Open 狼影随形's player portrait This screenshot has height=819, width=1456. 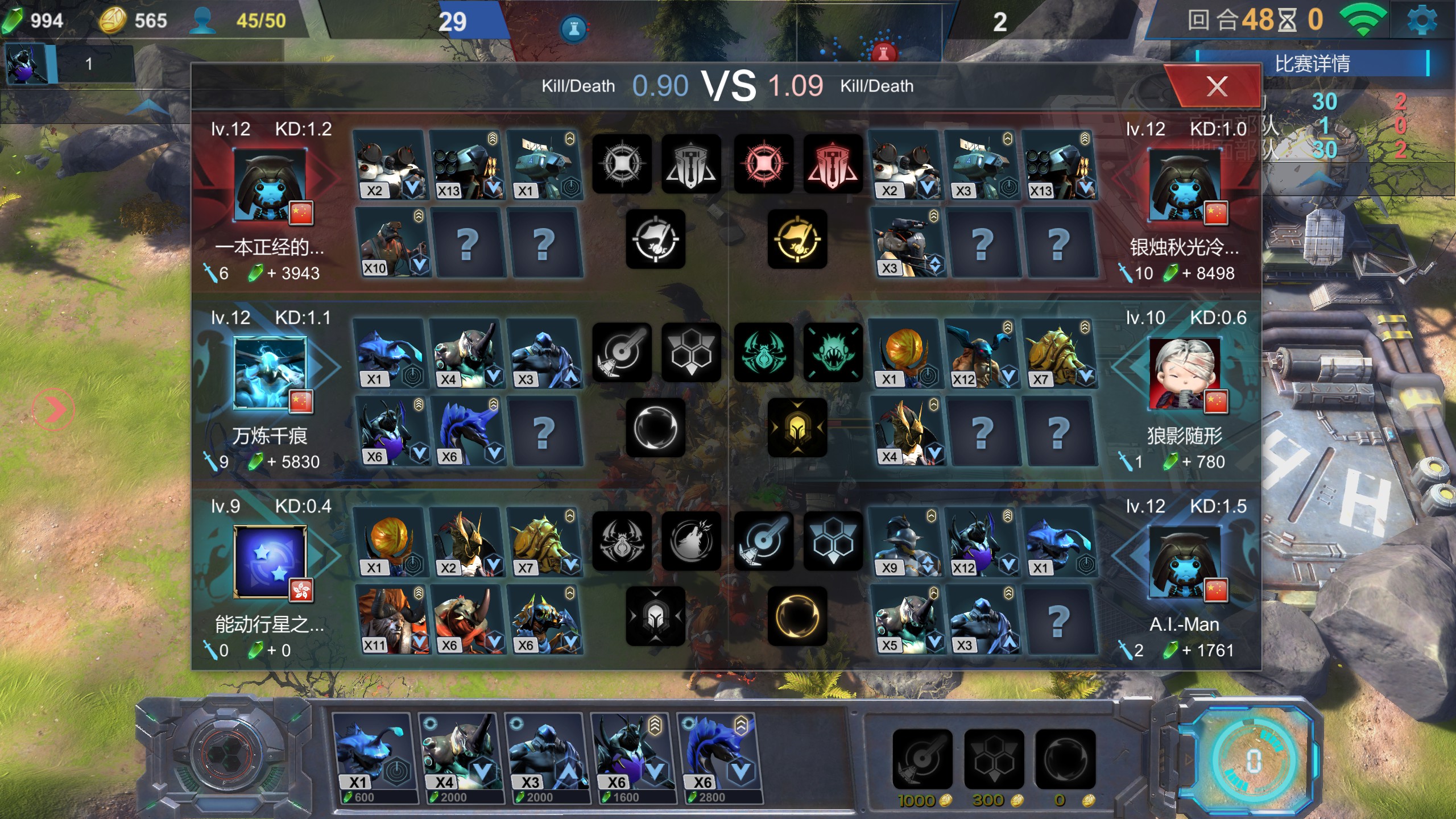pyautogui.click(x=1184, y=374)
